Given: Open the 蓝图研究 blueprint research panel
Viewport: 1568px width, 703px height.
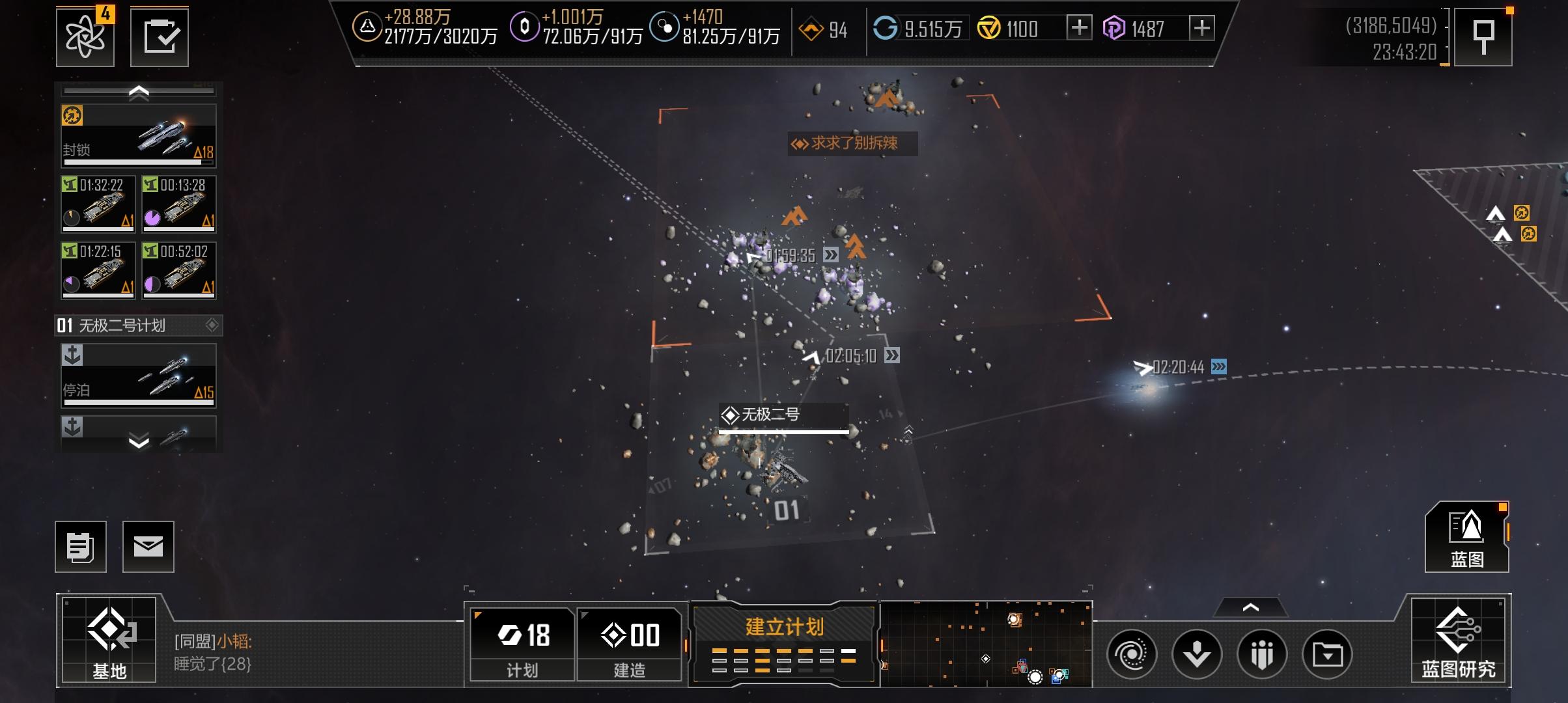Looking at the screenshot, I should tap(1458, 639).
